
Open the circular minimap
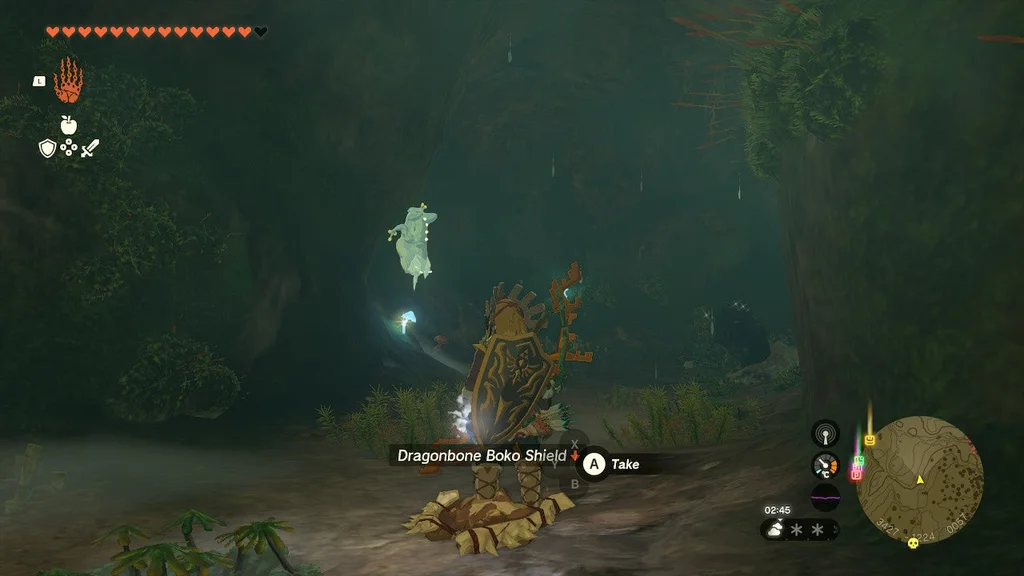tap(920, 480)
